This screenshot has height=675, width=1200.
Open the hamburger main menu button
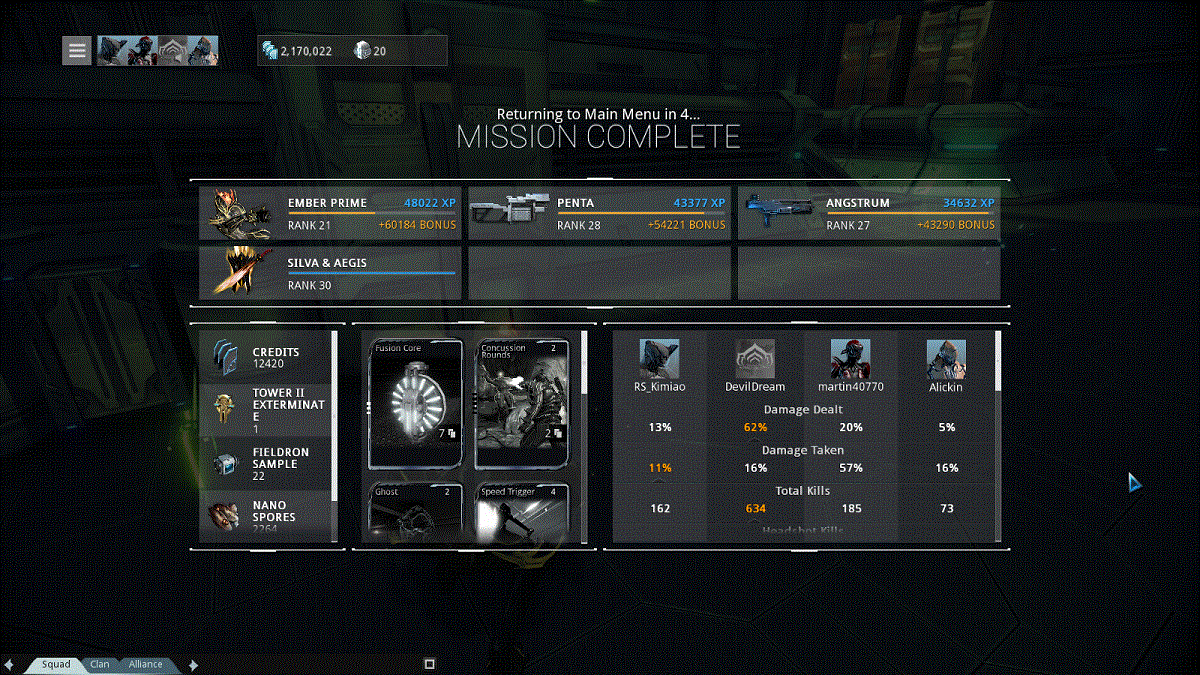(x=77, y=50)
